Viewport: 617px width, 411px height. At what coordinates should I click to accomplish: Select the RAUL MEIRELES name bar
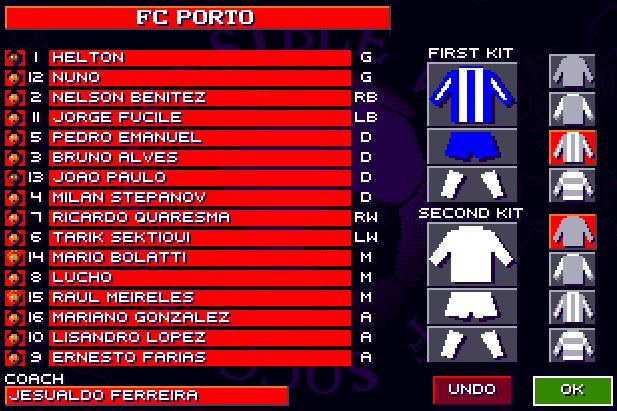(x=199, y=298)
